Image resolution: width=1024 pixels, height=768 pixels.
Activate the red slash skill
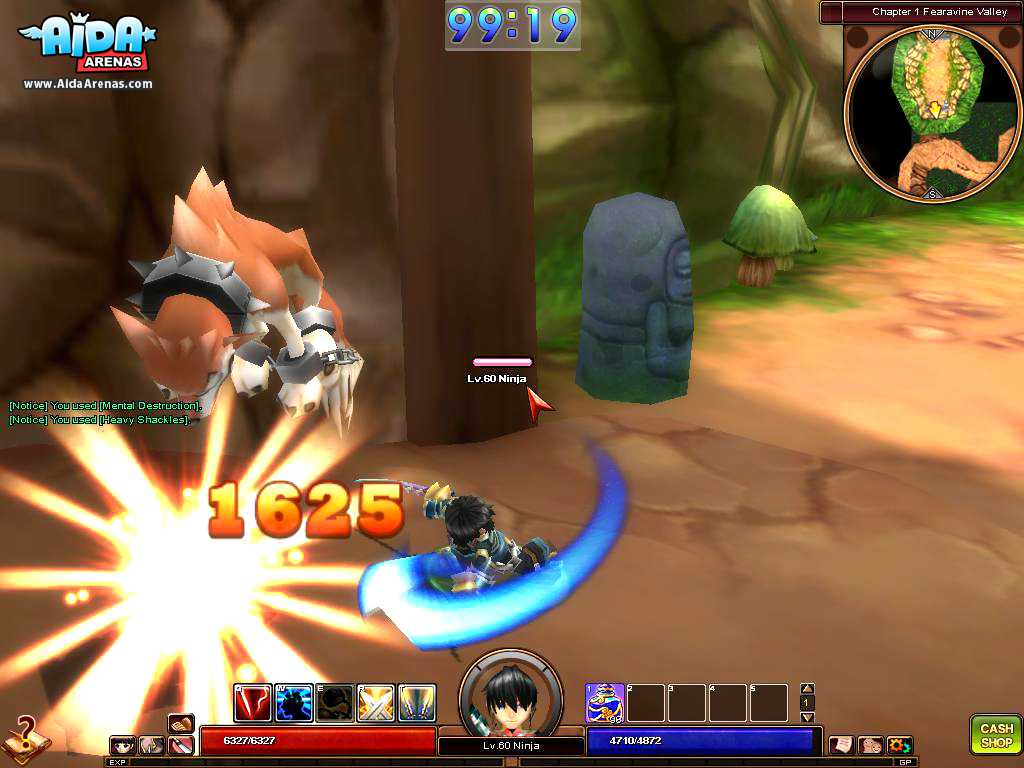tap(253, 703)
